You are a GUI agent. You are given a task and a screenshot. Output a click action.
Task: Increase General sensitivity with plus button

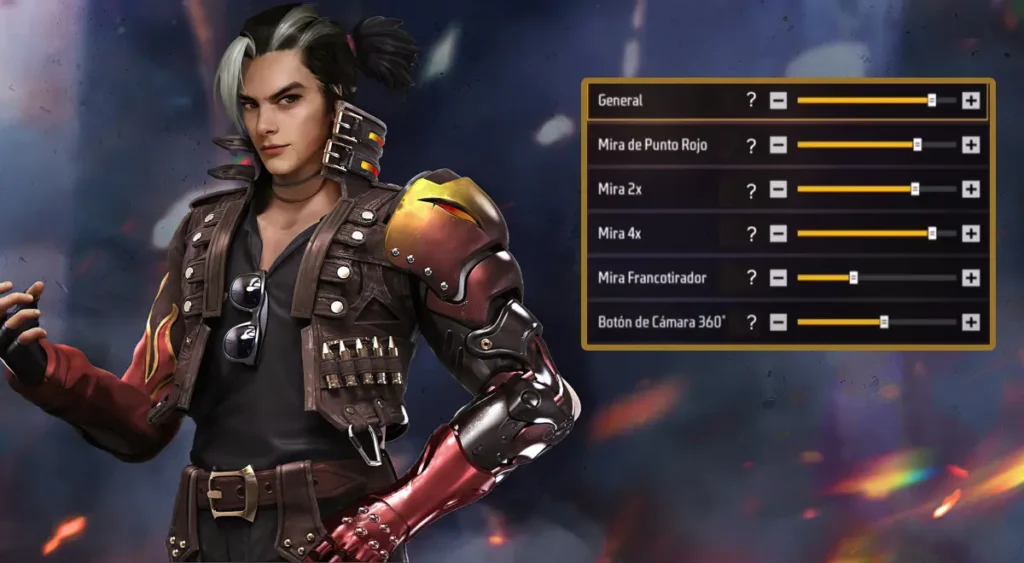pyautogui.click(x=970, y=100)
